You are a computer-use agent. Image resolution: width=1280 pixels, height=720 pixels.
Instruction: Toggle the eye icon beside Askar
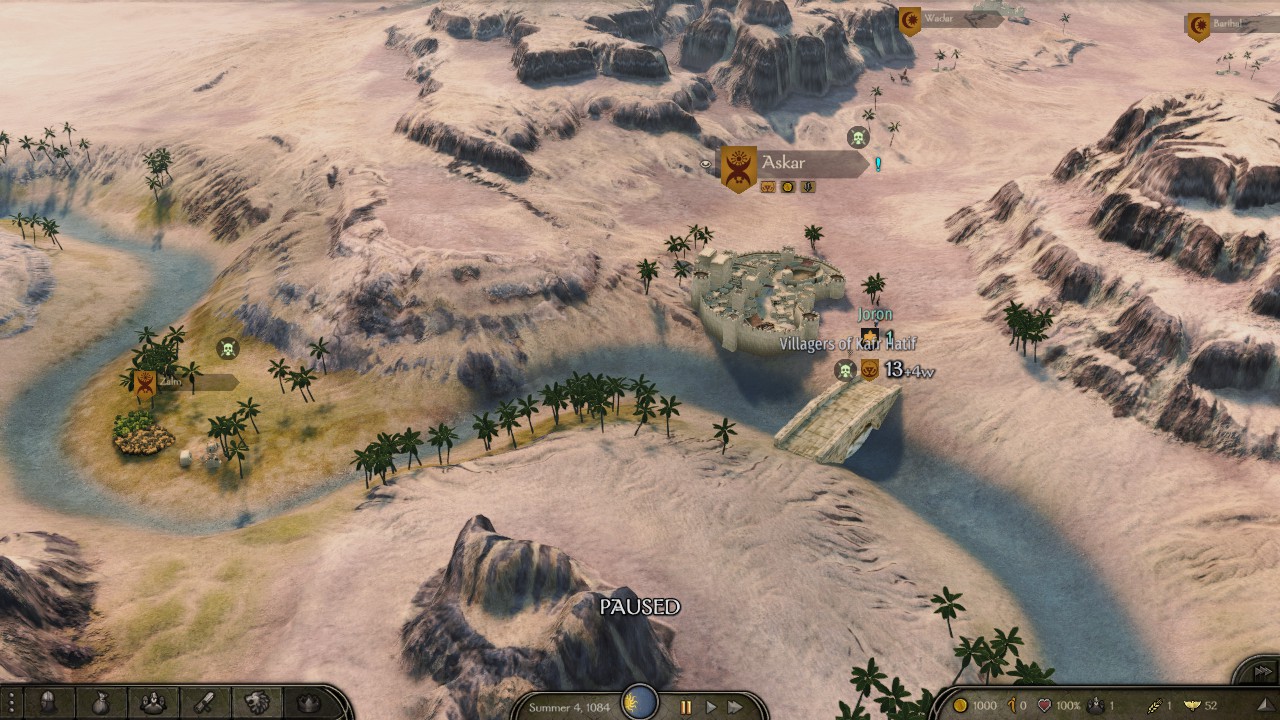[705, 163]
